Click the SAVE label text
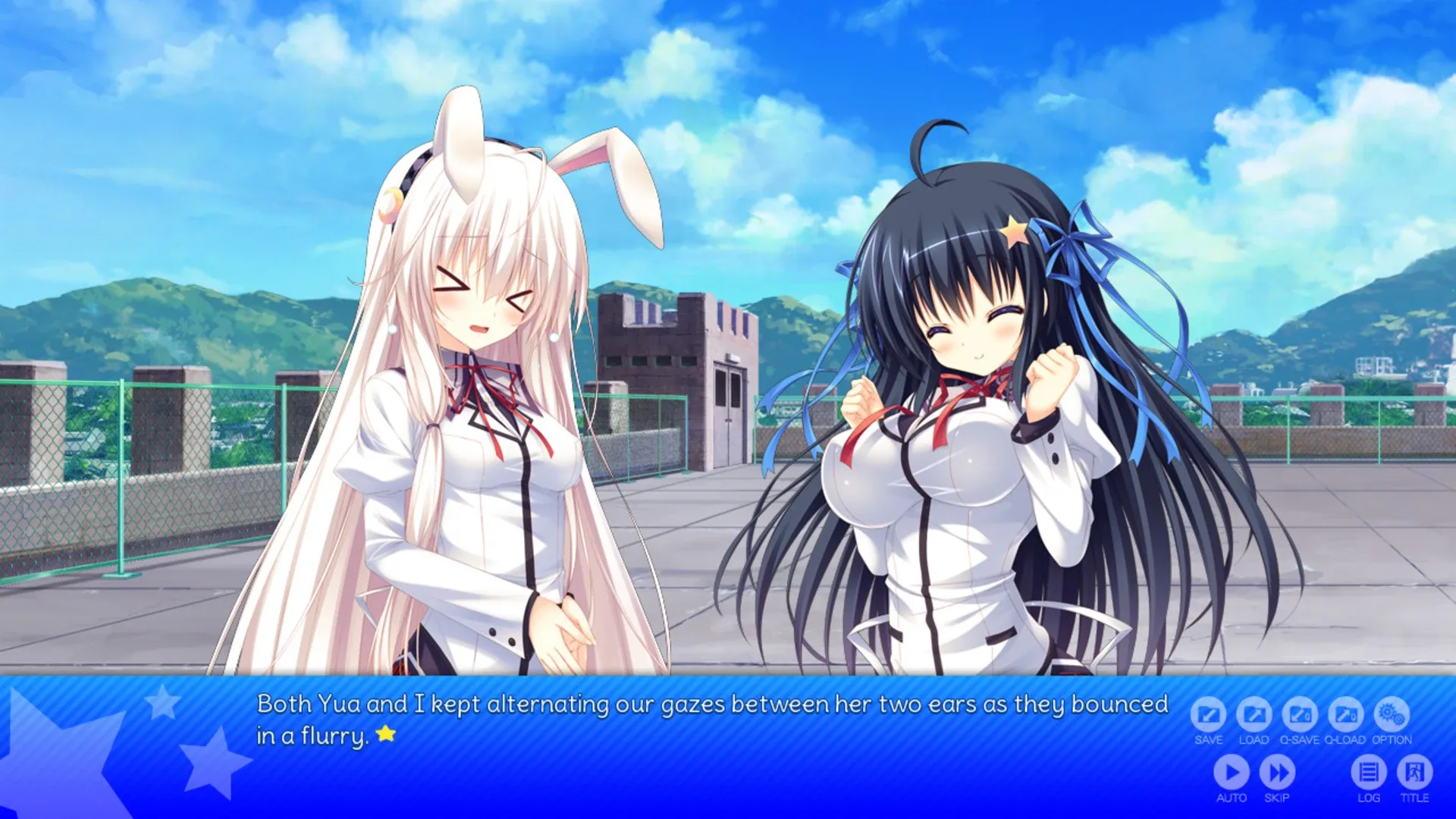This screenshot has height=819, width=1456. click(x=1208, y=741)
